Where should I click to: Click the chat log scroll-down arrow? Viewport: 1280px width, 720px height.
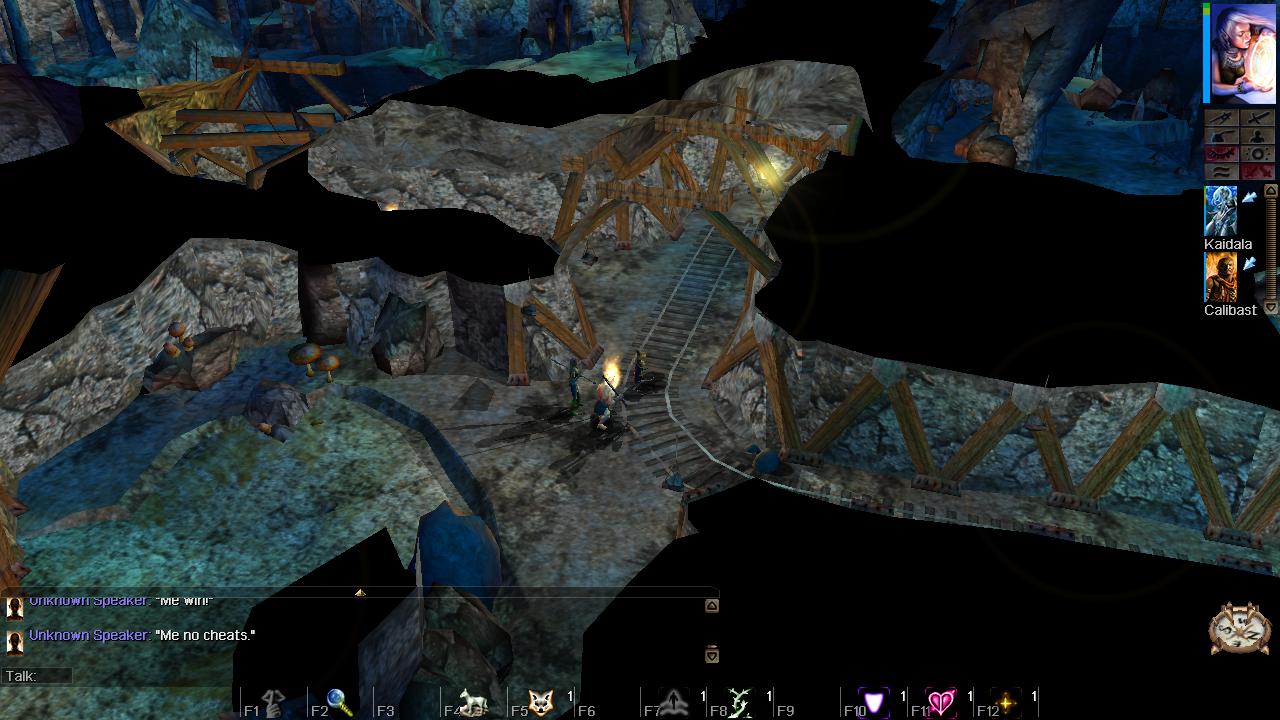coord(711,654)
